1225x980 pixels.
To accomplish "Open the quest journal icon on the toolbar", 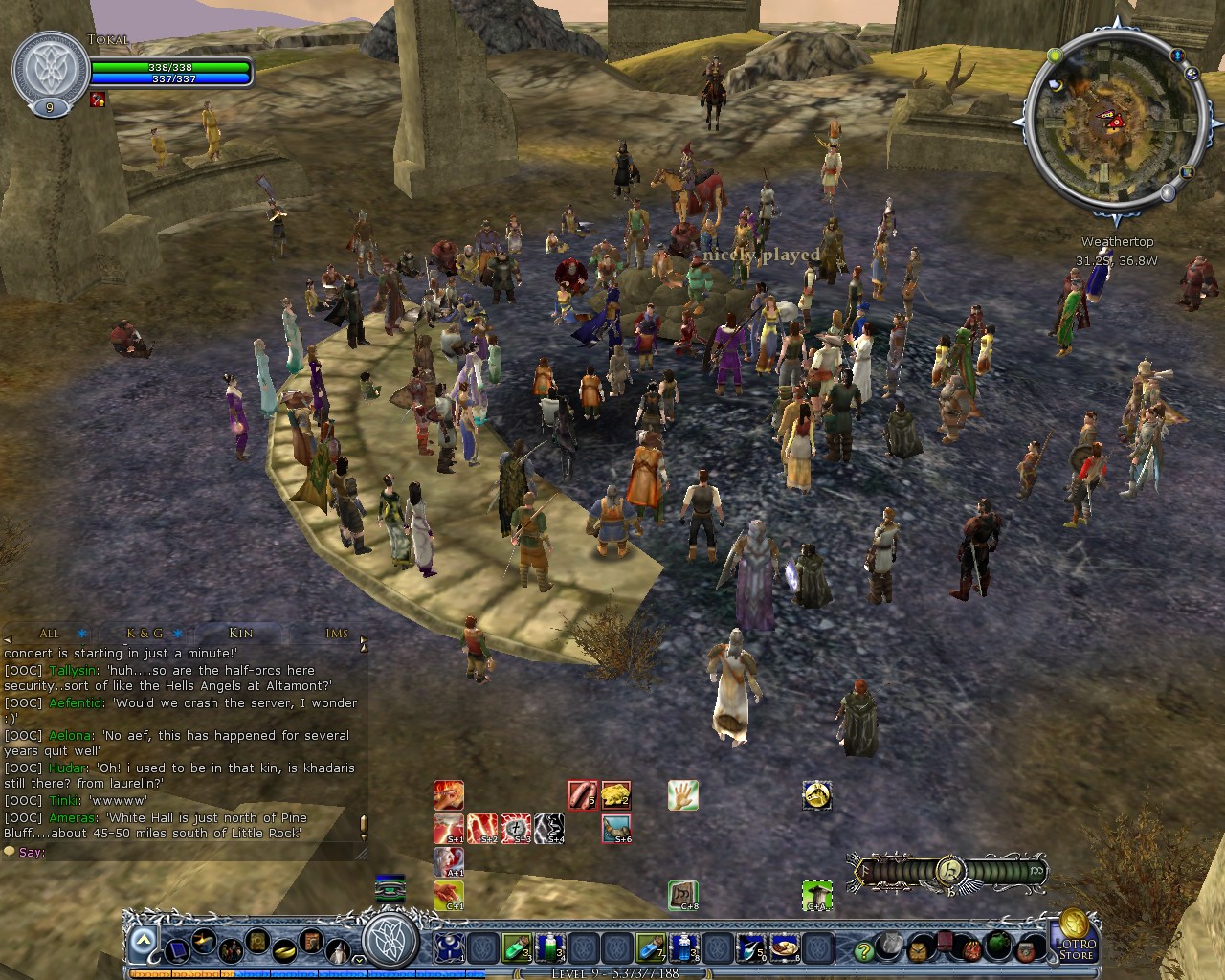I will point(256,942).
